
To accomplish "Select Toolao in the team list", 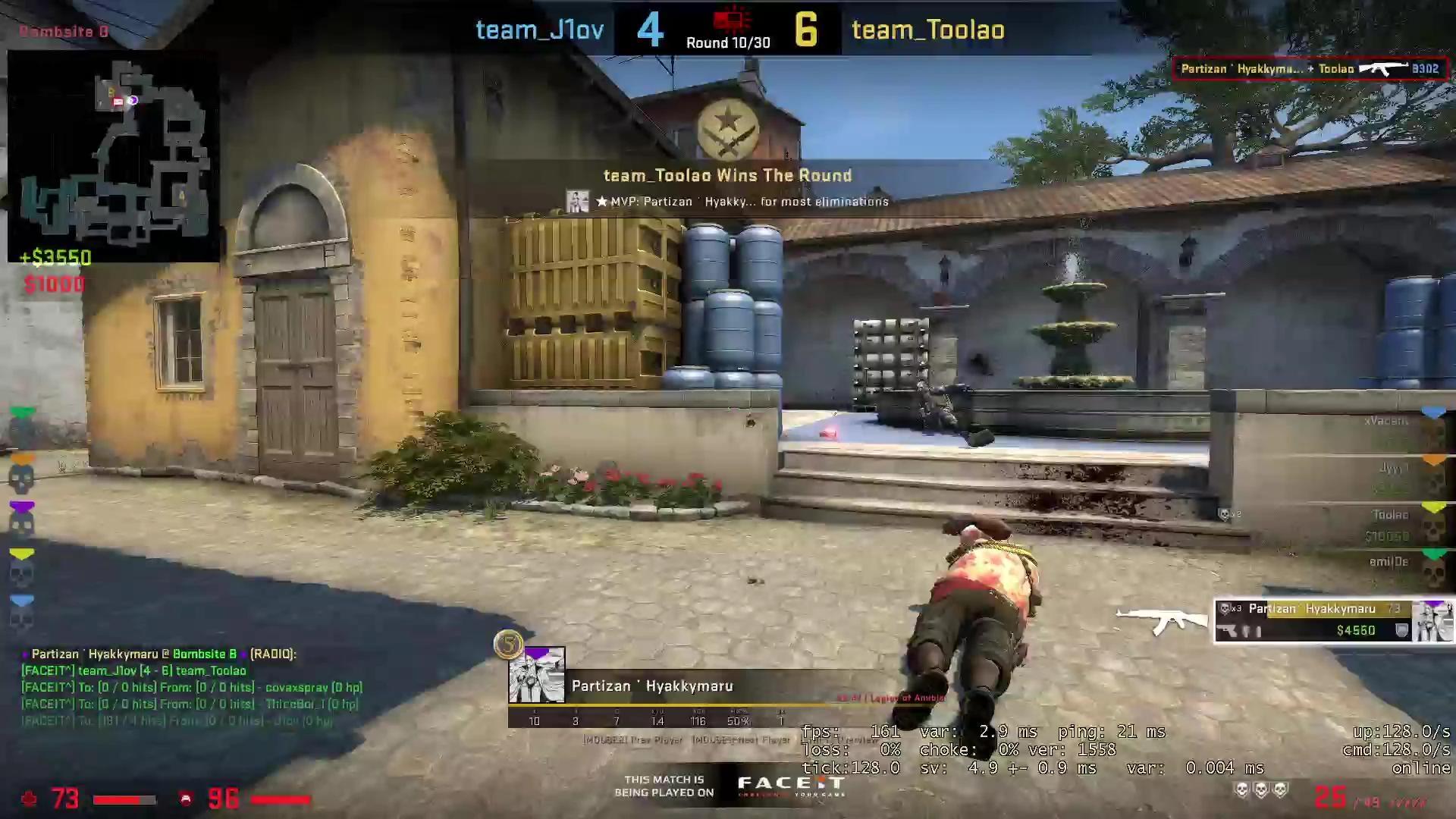I will coord(1390,515).
